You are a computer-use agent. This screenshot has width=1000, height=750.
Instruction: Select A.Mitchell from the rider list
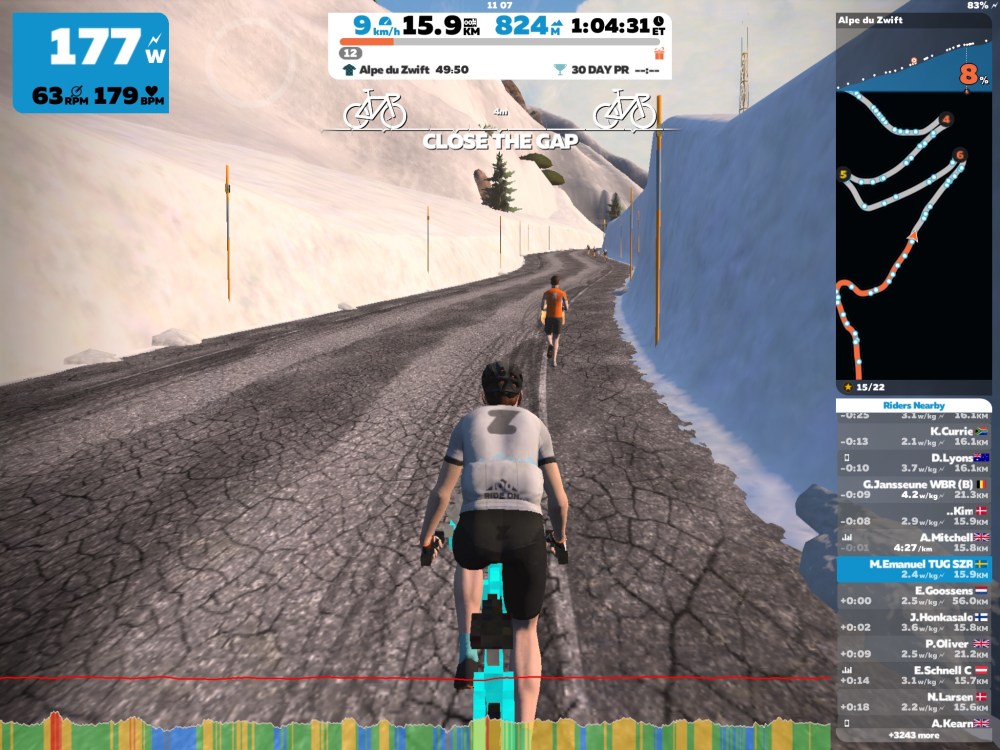coord(913,541)
